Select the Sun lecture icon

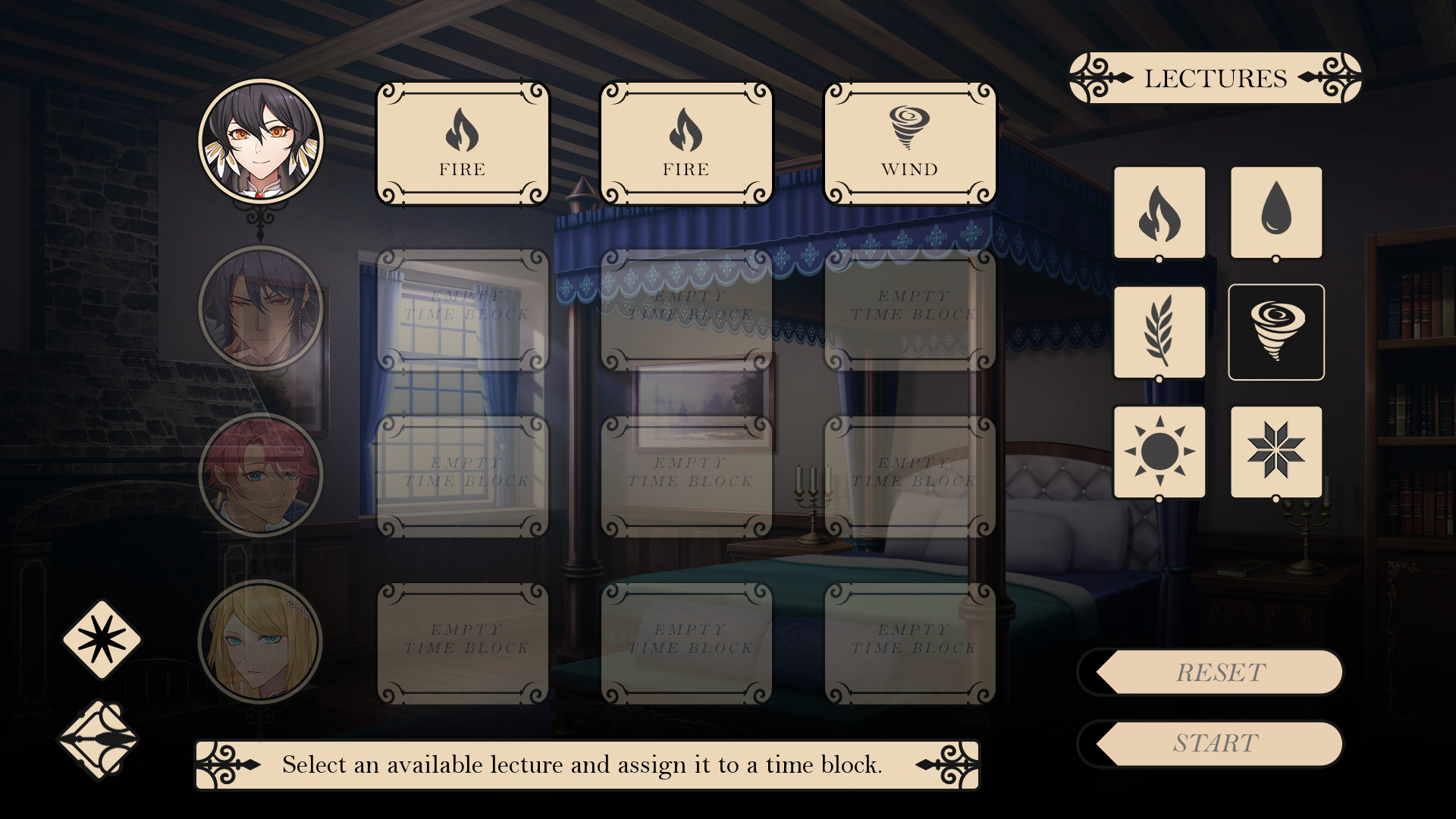point(1159,450)
